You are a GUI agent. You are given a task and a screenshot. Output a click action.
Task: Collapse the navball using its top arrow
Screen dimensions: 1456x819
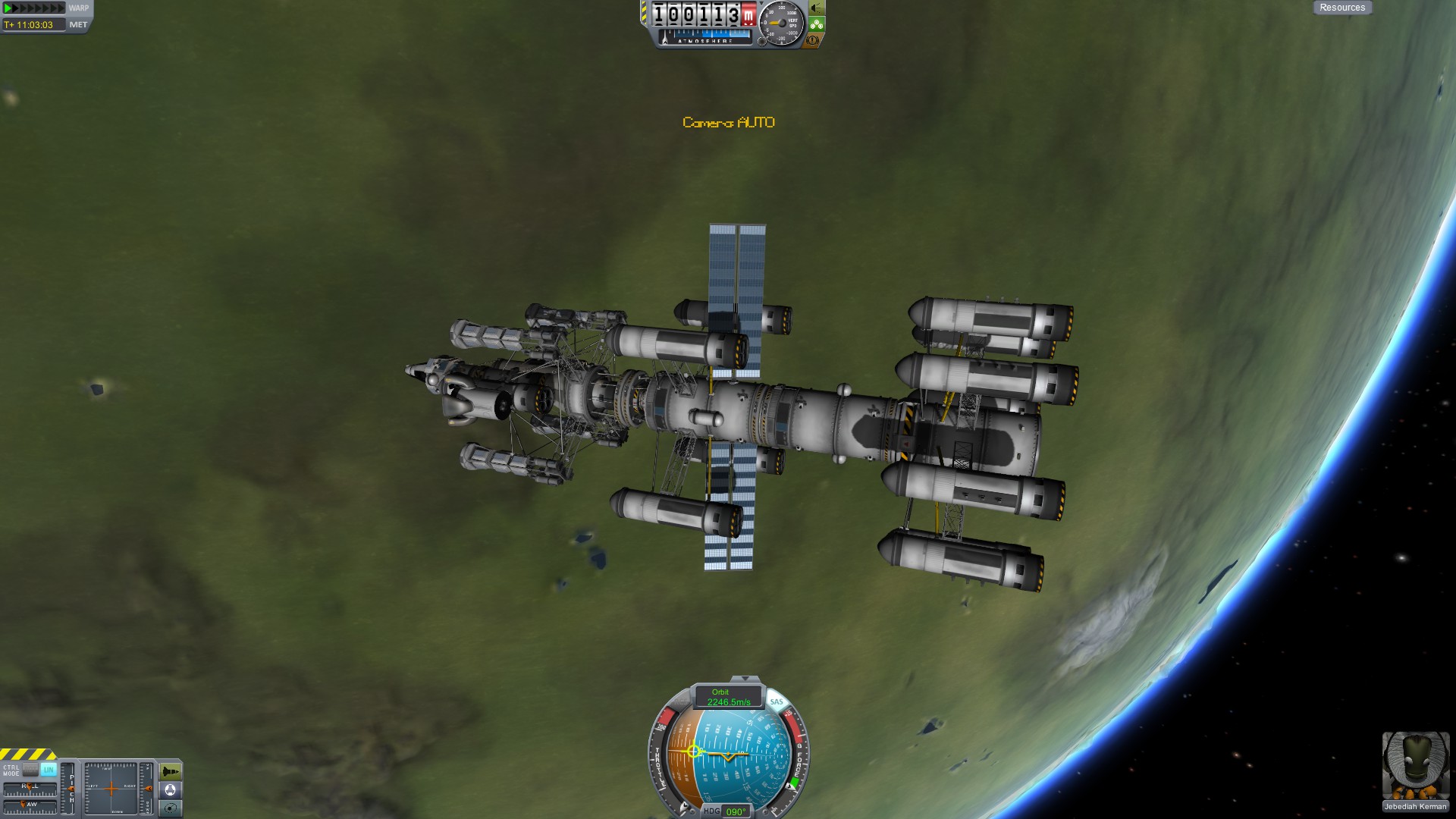pos(745,679)
